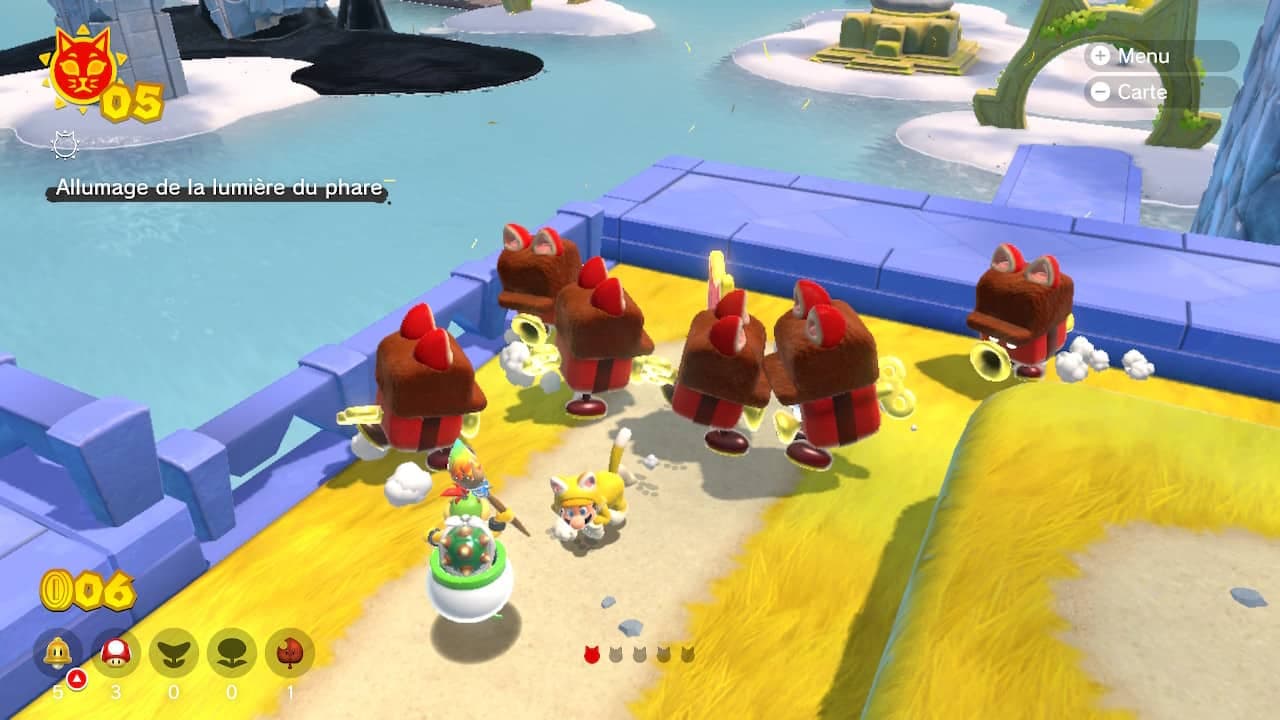1280x720 pixels.
Task: Open the Menu button
Action: pos(1160,56)
